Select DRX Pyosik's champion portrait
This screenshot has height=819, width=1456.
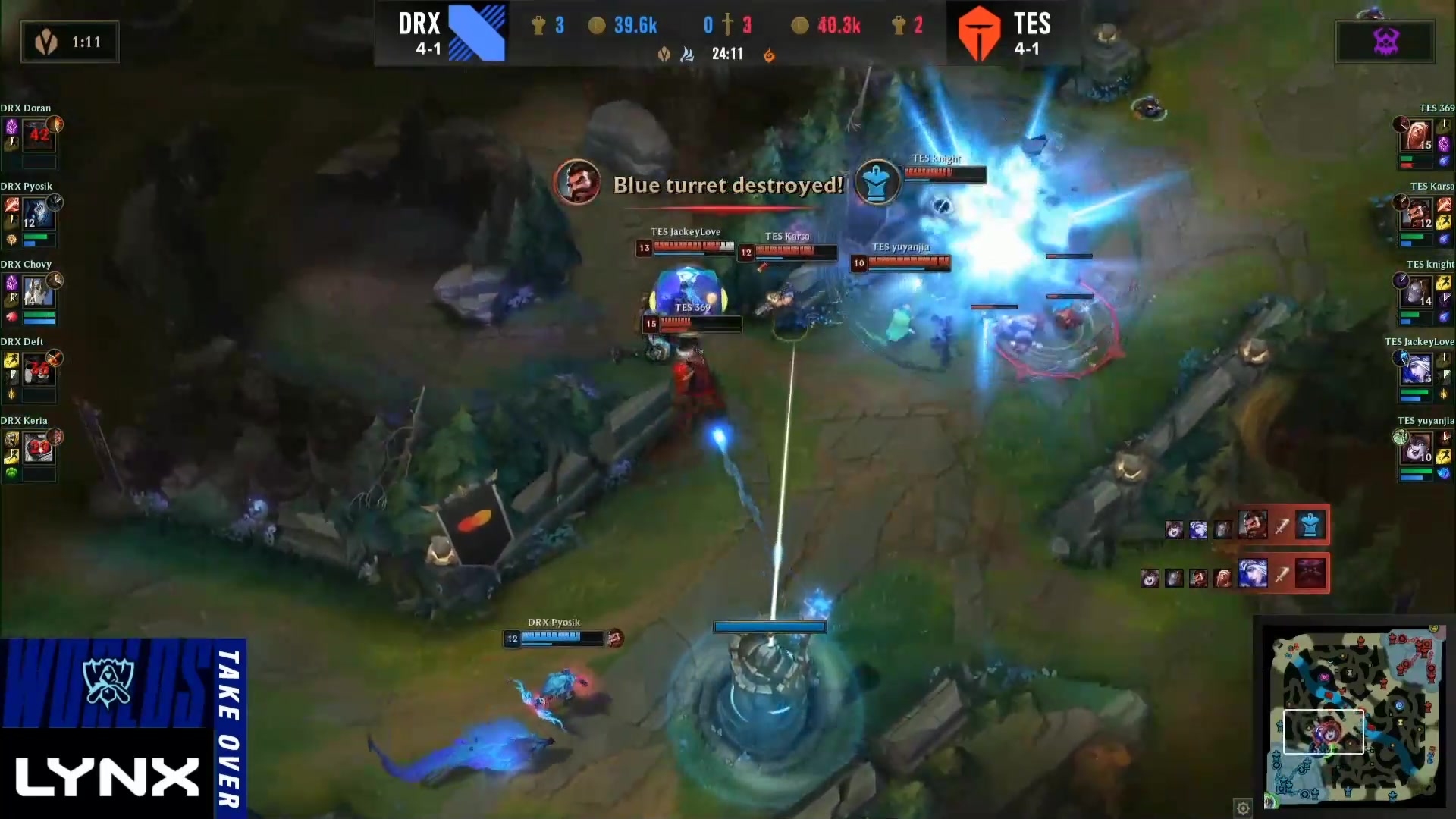(39, 214)
